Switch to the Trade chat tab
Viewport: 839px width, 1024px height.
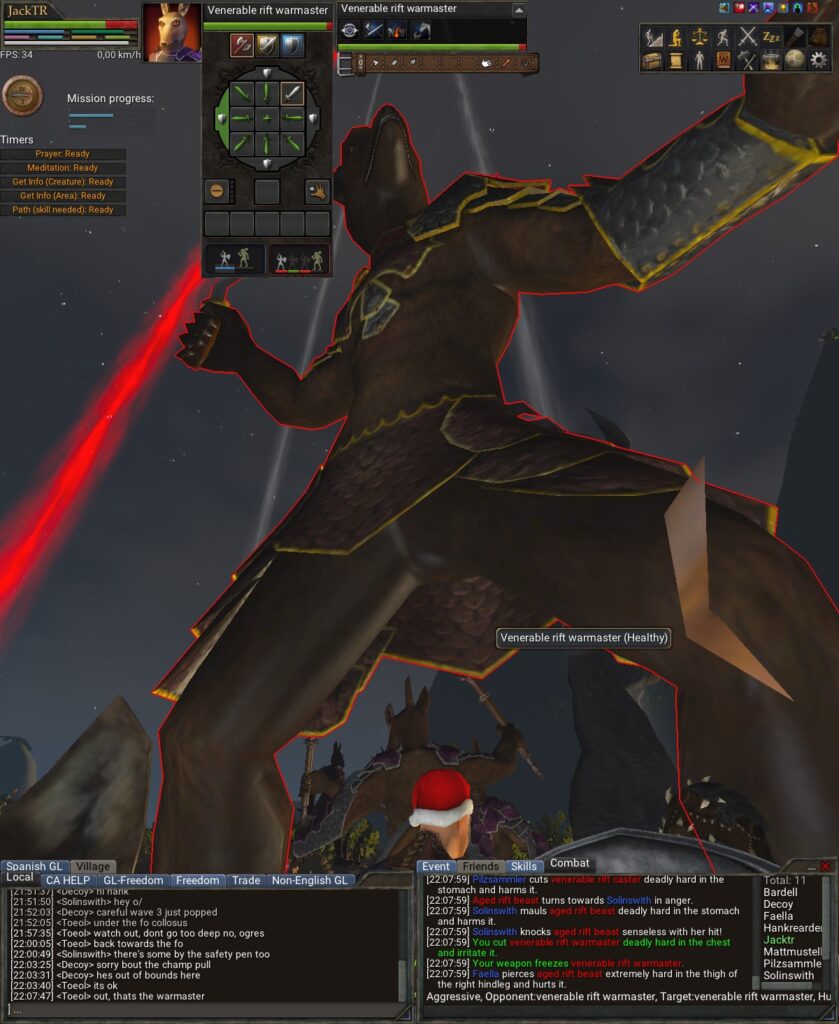point(246,881)
